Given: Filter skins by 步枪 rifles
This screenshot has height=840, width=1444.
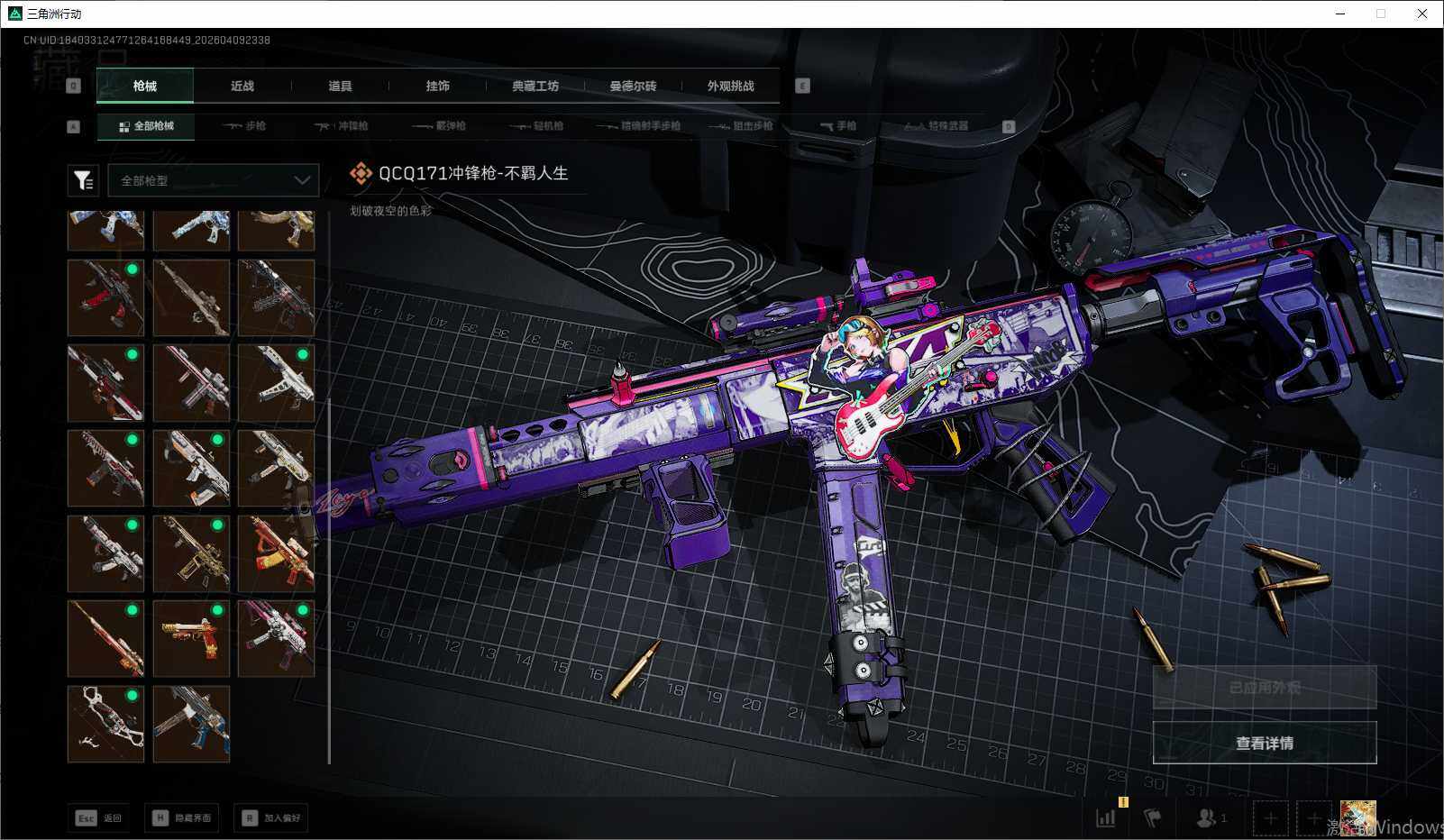Looking at the screenshot, I should point(244,126).
